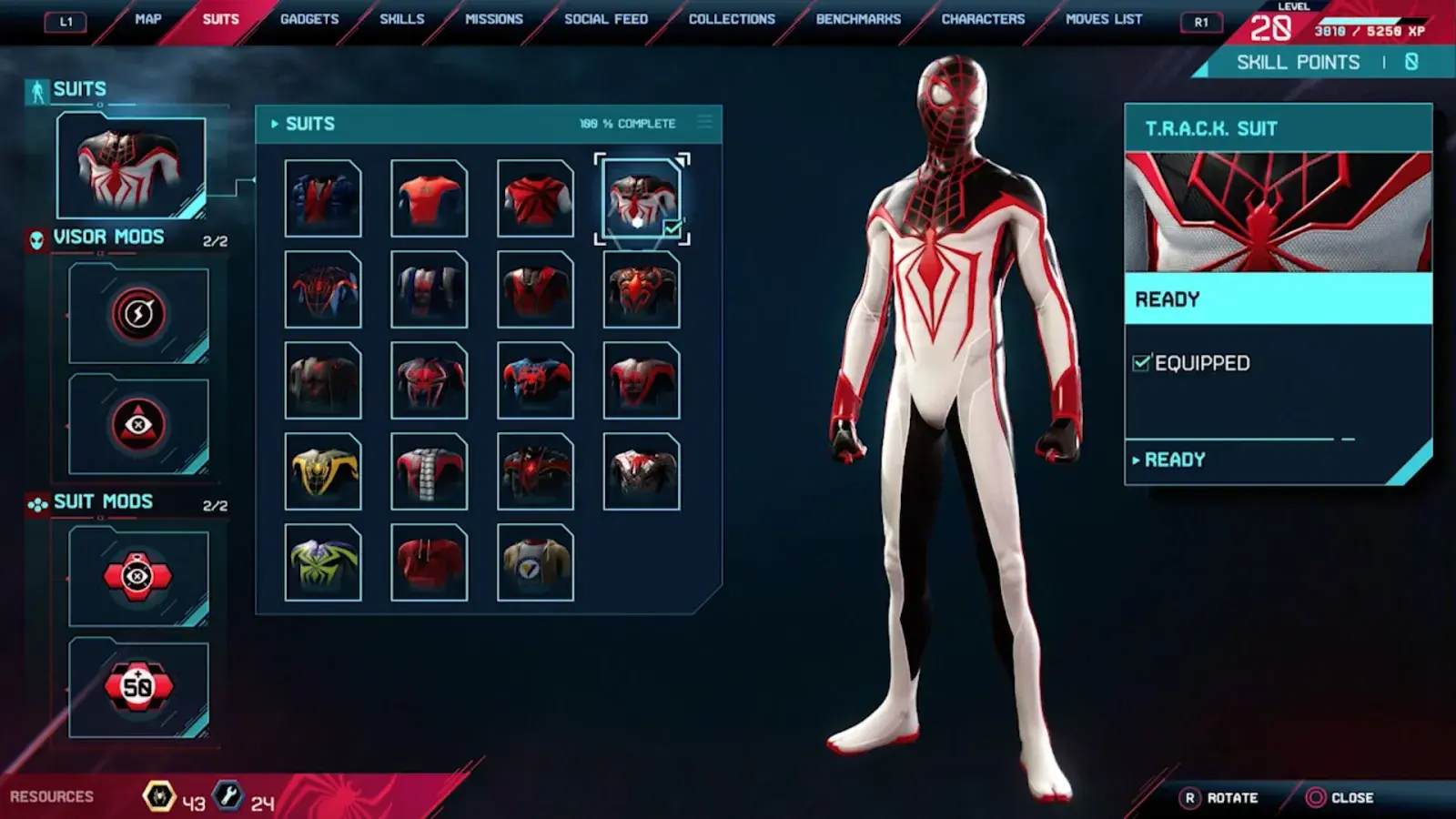Switch to the Gadgets tab
The image size is (1456, 819).
click(x=309, y=19)
